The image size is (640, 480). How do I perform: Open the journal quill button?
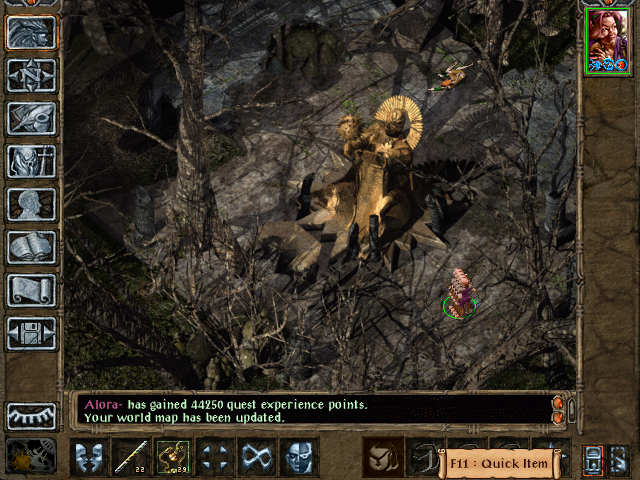(x=31, y=118)
